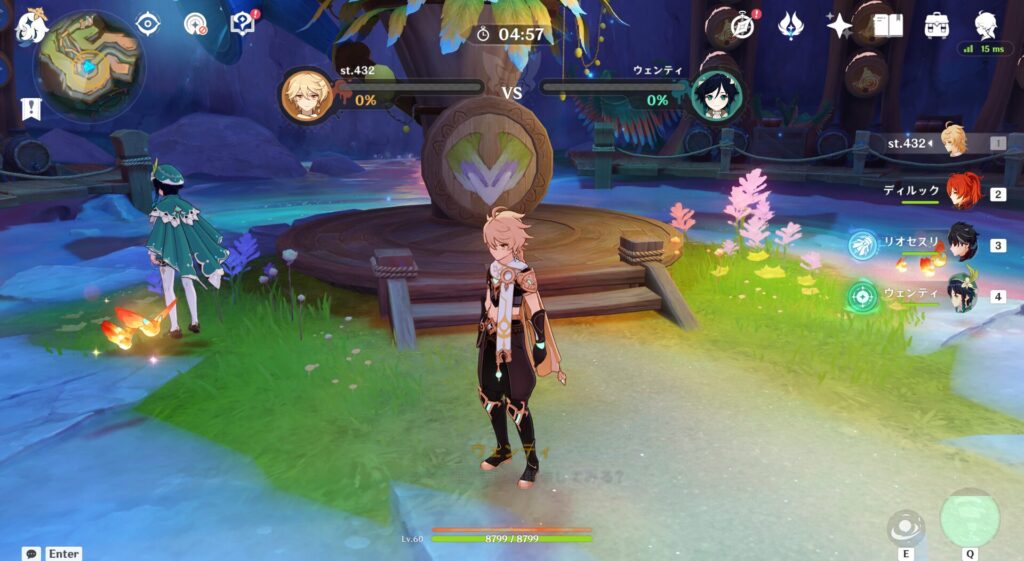Open the Adventurer Handbook compass icon

pyautogui.click(x=743, y=25)
